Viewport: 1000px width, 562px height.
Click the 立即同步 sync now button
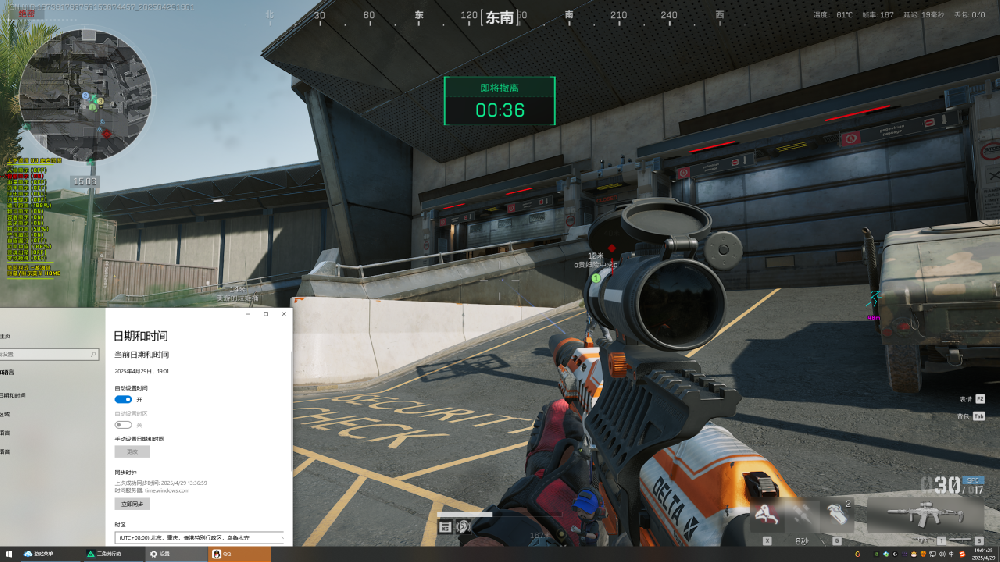[131, 504]
